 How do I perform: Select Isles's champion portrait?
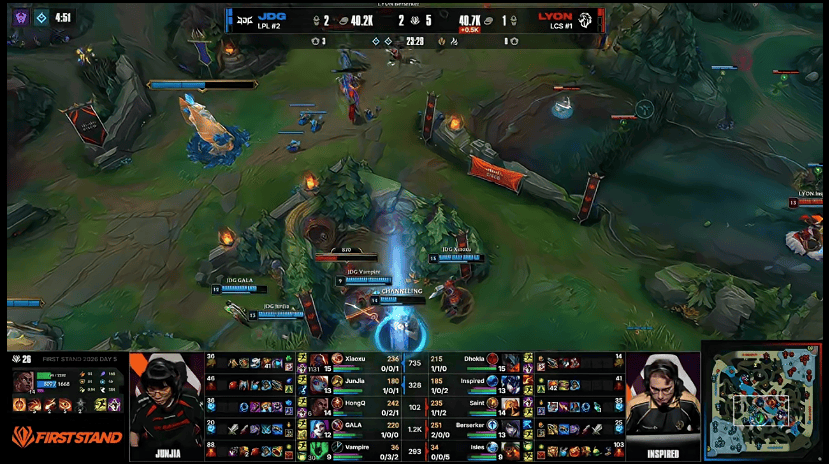[x=509, y=448]
